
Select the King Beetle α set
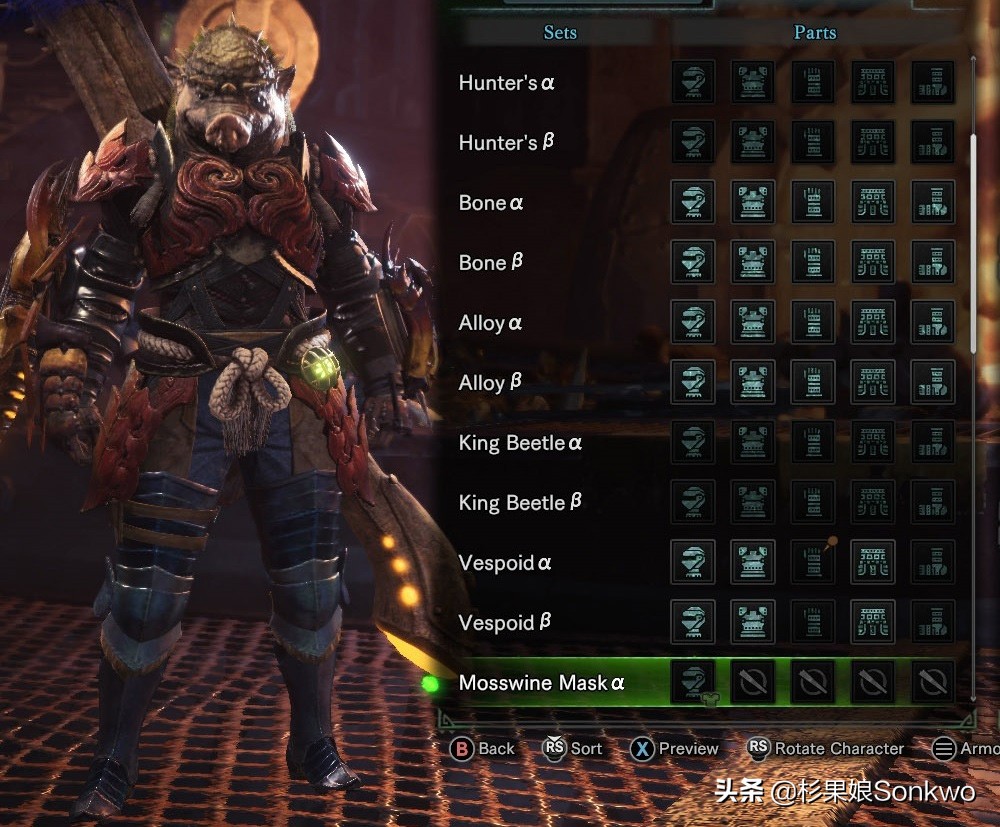(520, 443)
